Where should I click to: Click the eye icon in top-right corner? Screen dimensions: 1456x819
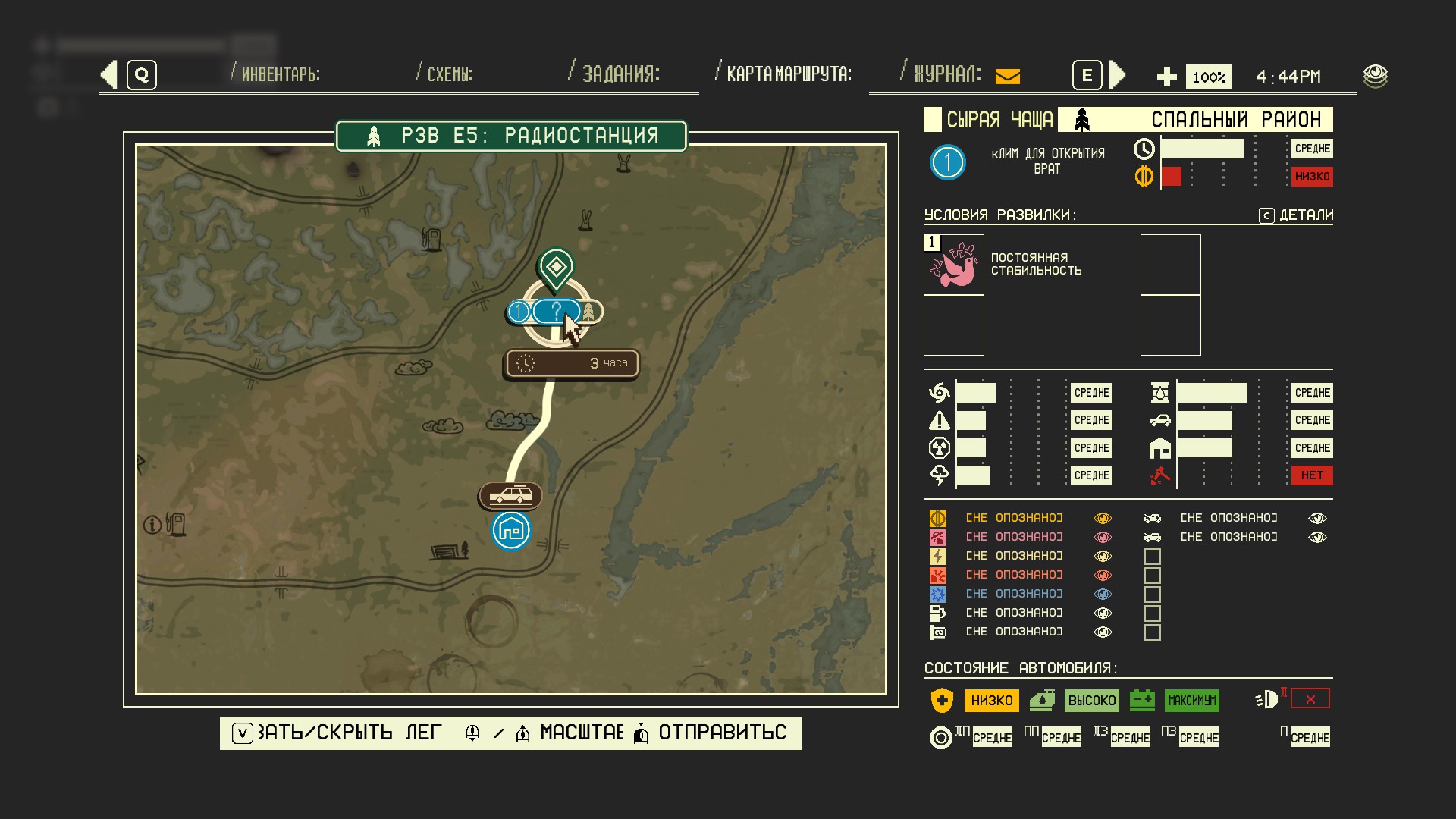tap(1375, 76)
